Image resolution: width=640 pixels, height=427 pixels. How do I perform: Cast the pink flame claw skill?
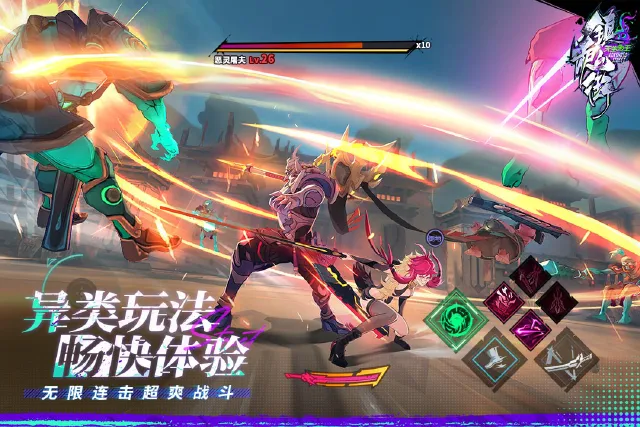[502, 300]
